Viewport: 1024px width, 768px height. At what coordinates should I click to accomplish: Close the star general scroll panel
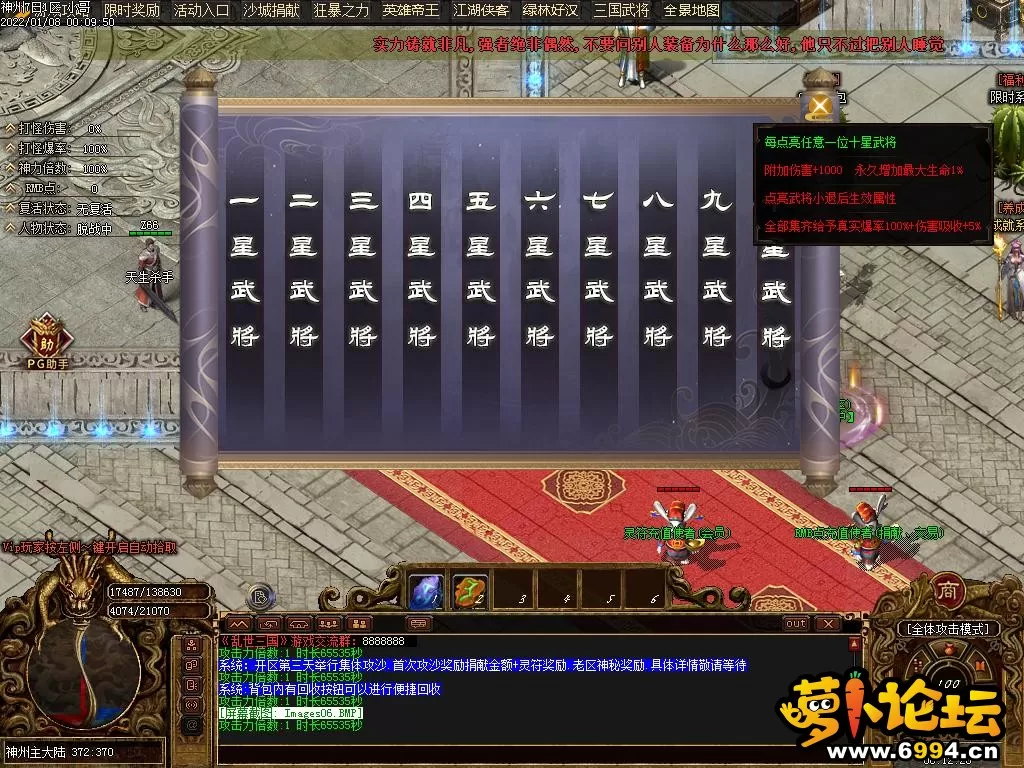coord(822,104)
